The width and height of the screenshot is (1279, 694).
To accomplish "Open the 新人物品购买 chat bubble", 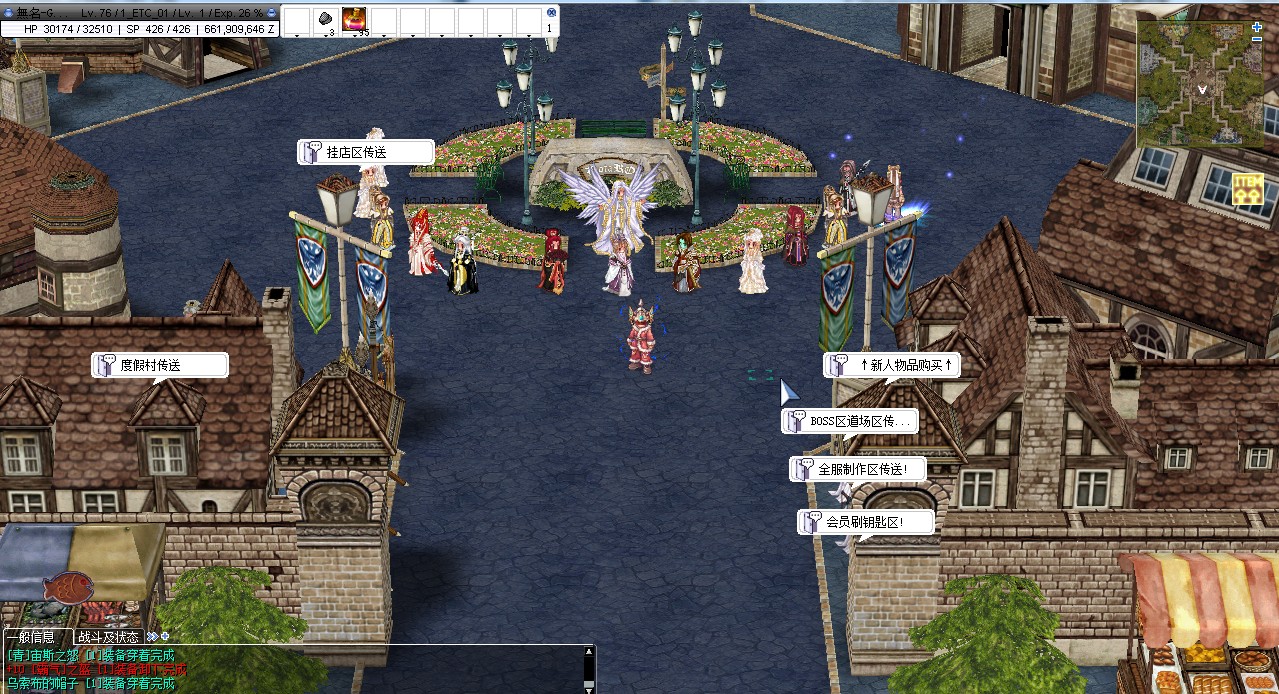I will click(892, 365).
